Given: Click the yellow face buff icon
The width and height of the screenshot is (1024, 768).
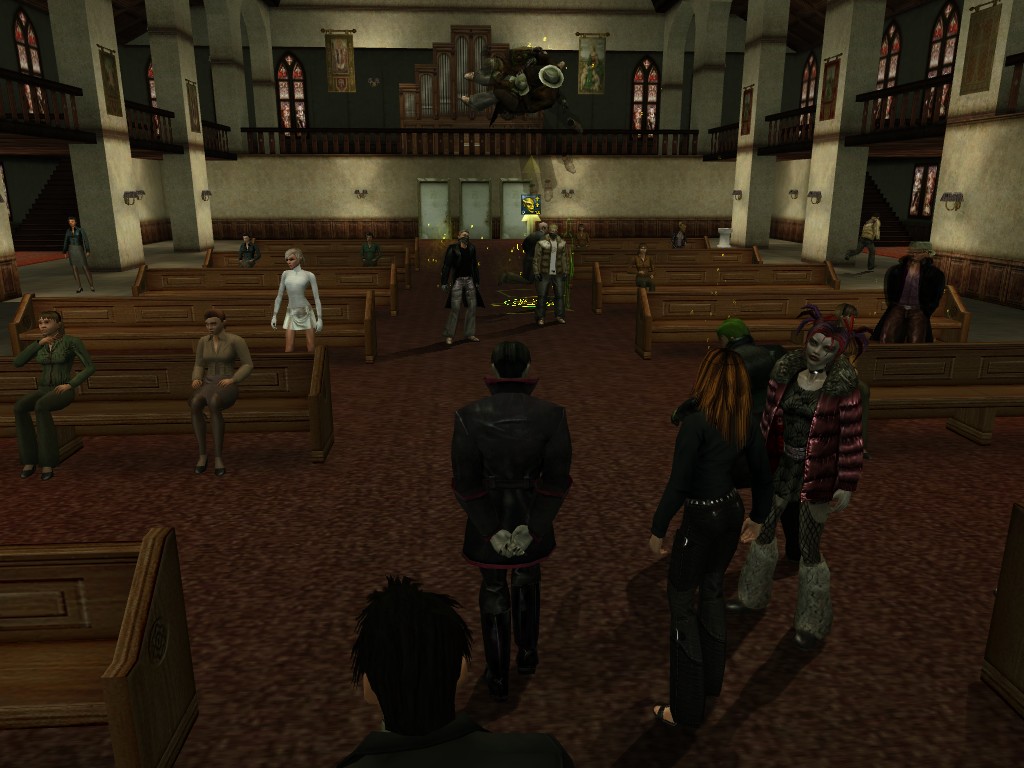Looking at the screenshot, I should (x=530, y=205).
